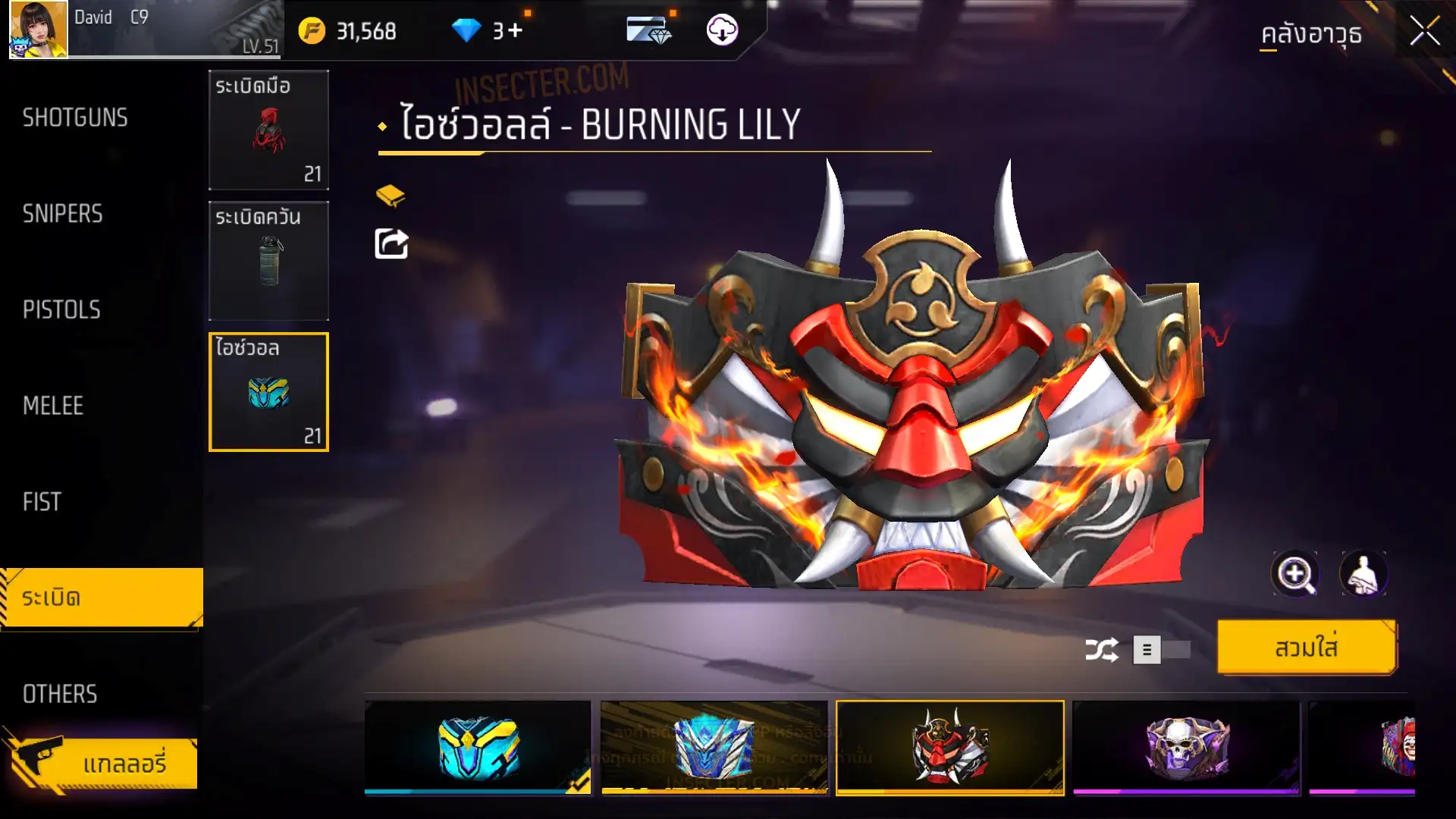
Task: Pick the blue and yellow gloo wall skin
Action: [478, 748]
